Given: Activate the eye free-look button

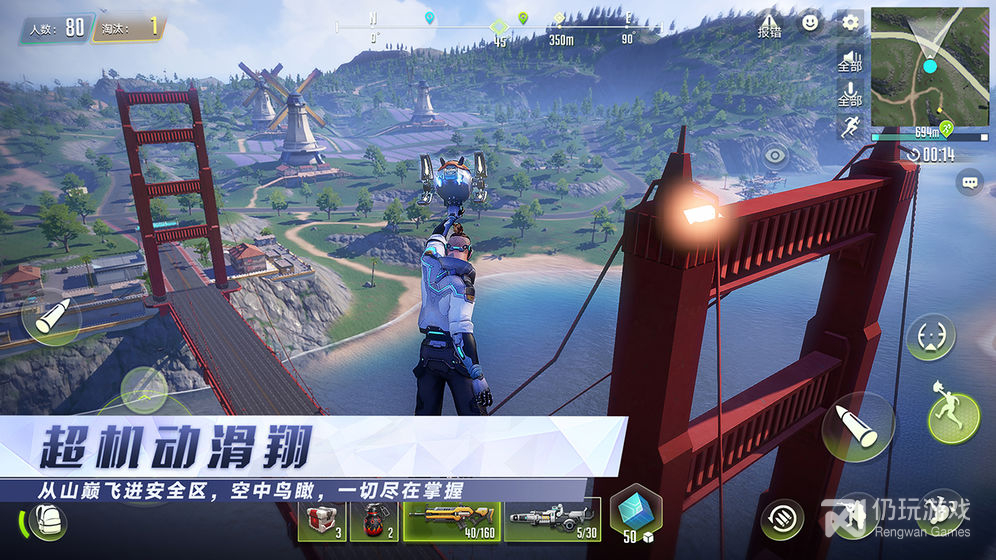Looking at the screenshot, I should [775, 155].
